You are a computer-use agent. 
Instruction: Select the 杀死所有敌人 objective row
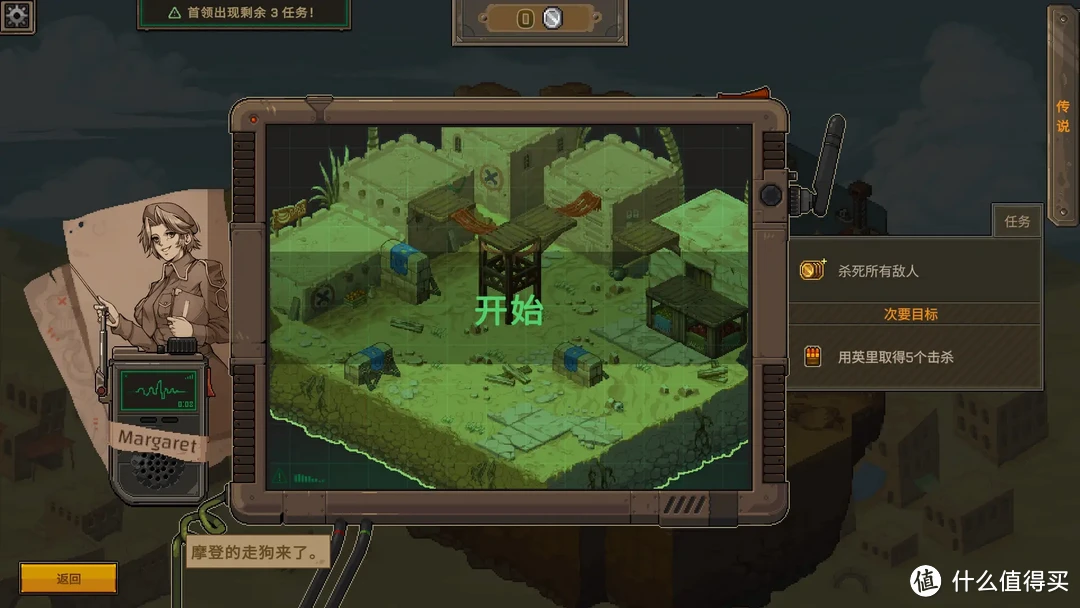[914, 270]
